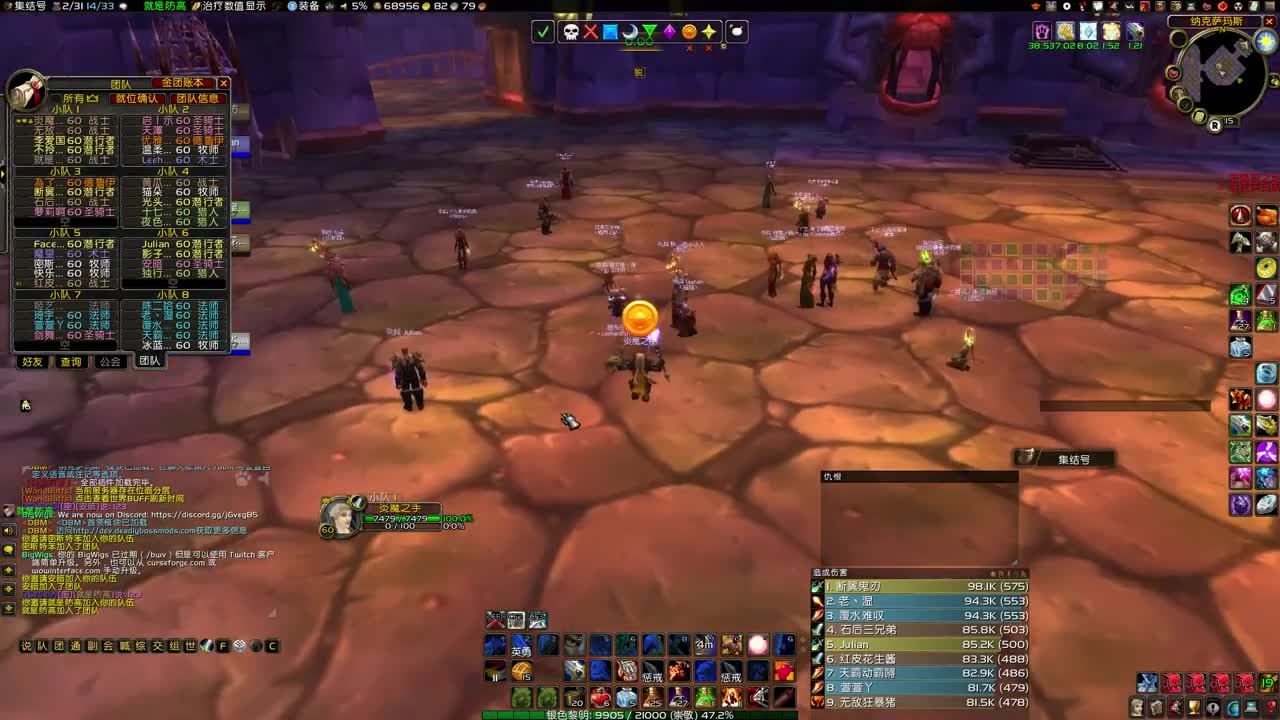
Task: Select the yellow star raid marker
Action: pyautogui.click(x=708, y=32)
